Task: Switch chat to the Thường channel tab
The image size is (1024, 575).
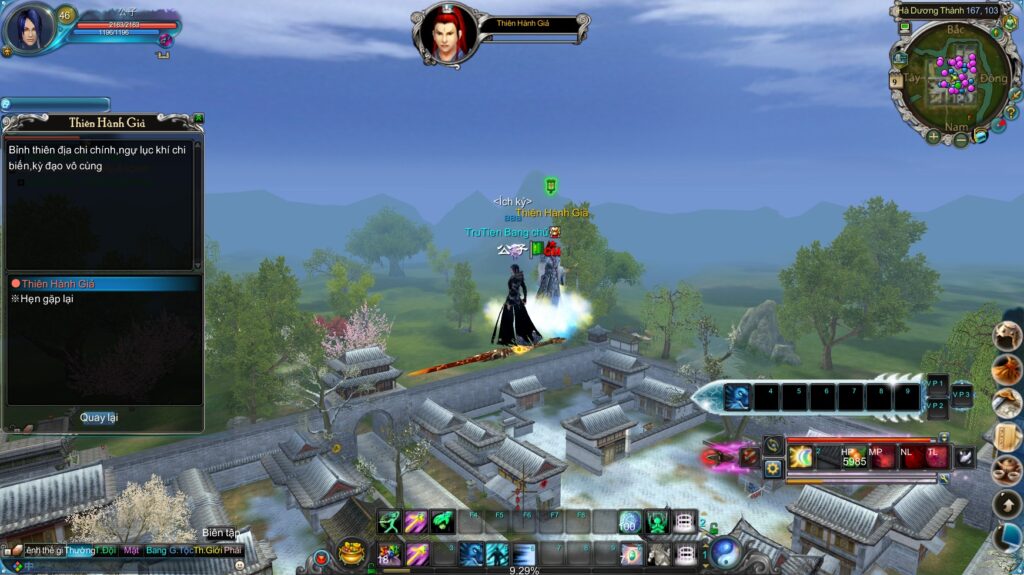Action: pyautogui.click(x=80, y=551)
